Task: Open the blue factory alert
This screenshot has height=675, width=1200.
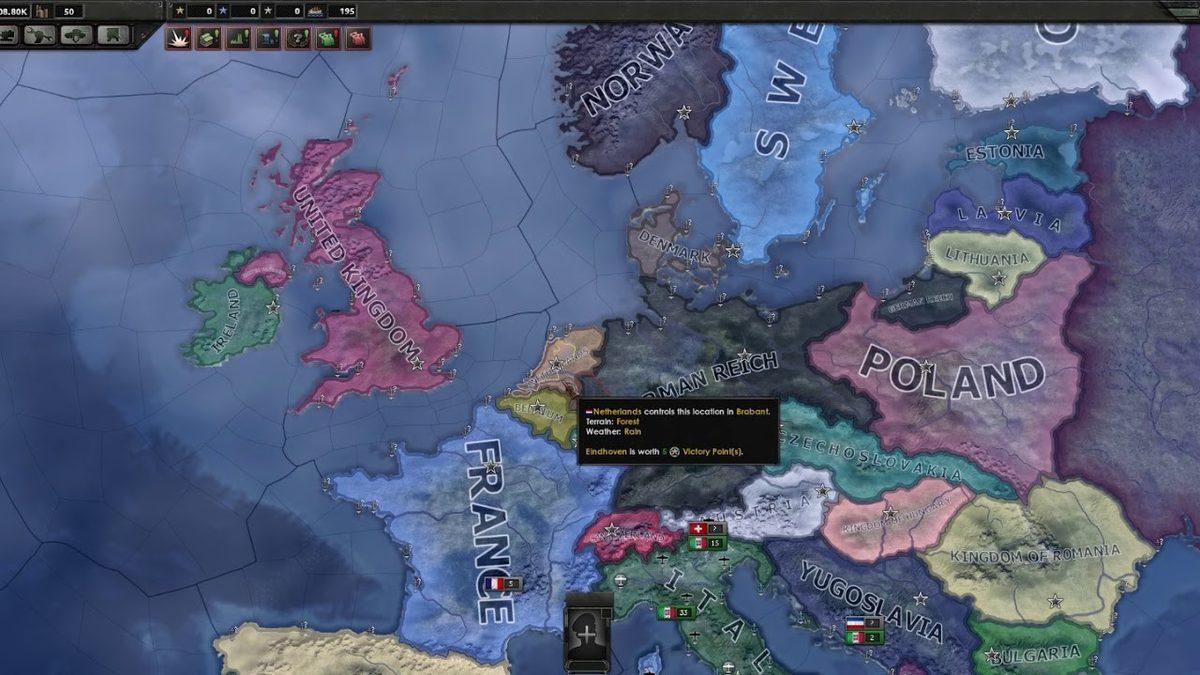Action: tap(268, 38)
